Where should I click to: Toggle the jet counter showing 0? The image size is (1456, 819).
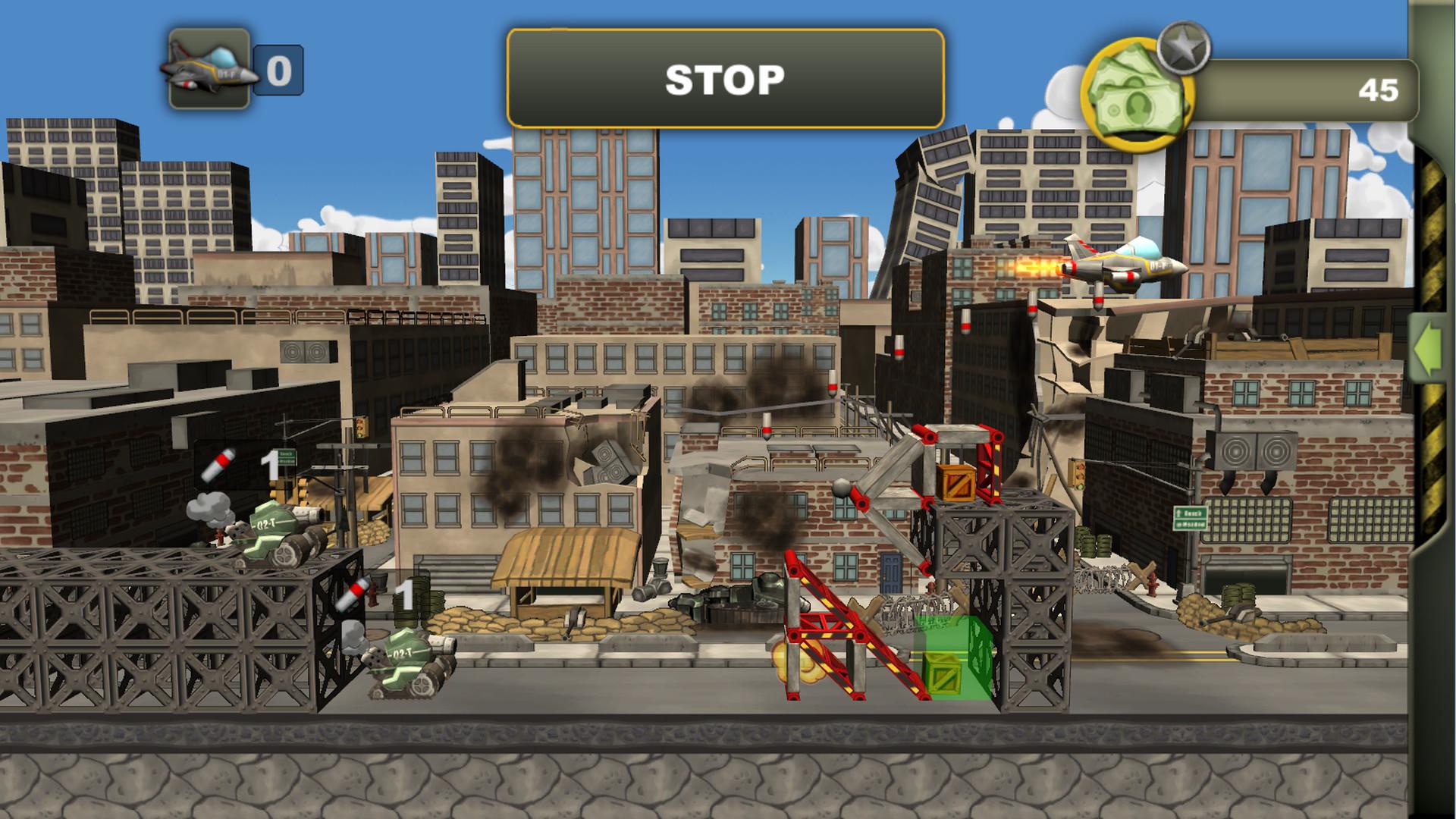pos(278,71)
